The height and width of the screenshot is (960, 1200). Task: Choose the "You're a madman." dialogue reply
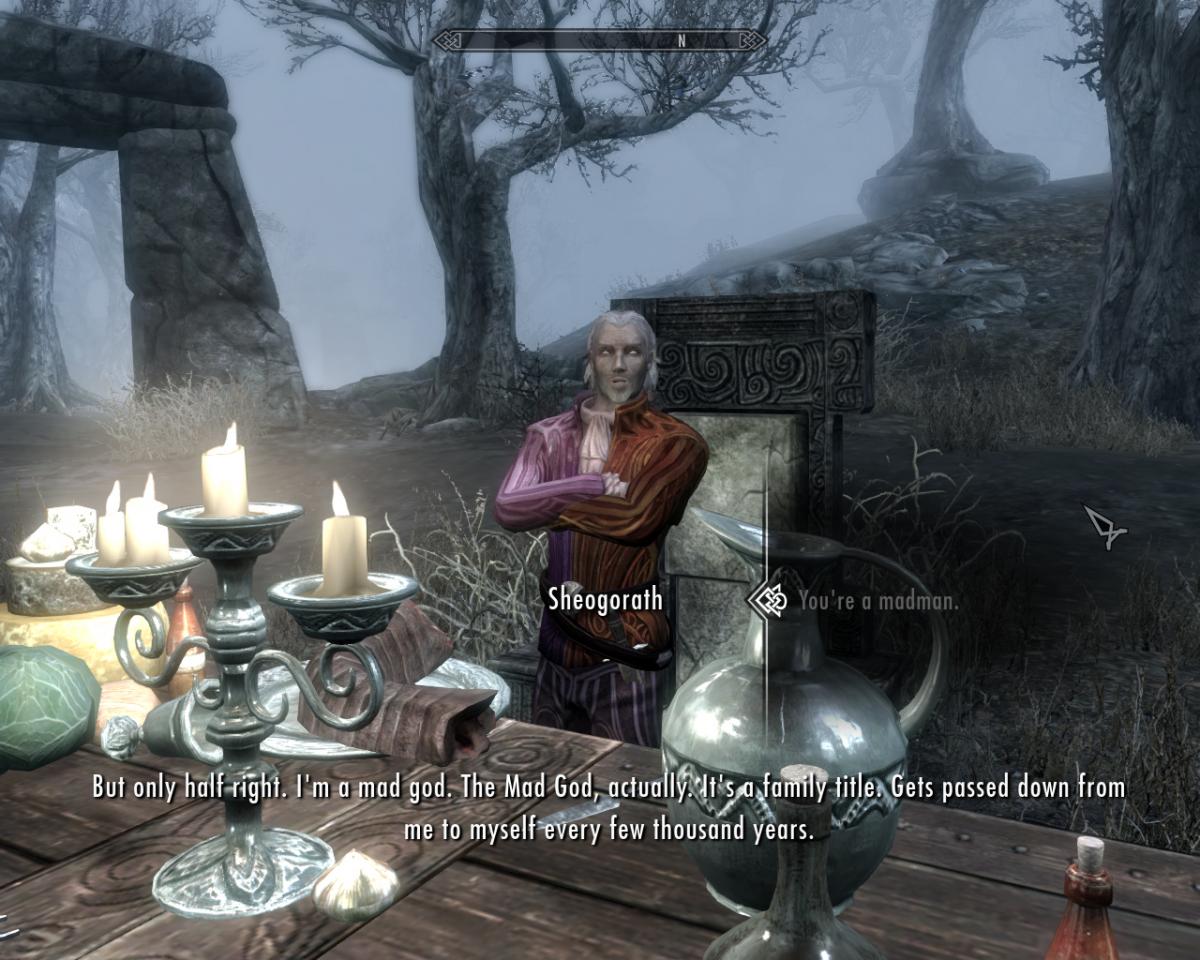(877, 601)
